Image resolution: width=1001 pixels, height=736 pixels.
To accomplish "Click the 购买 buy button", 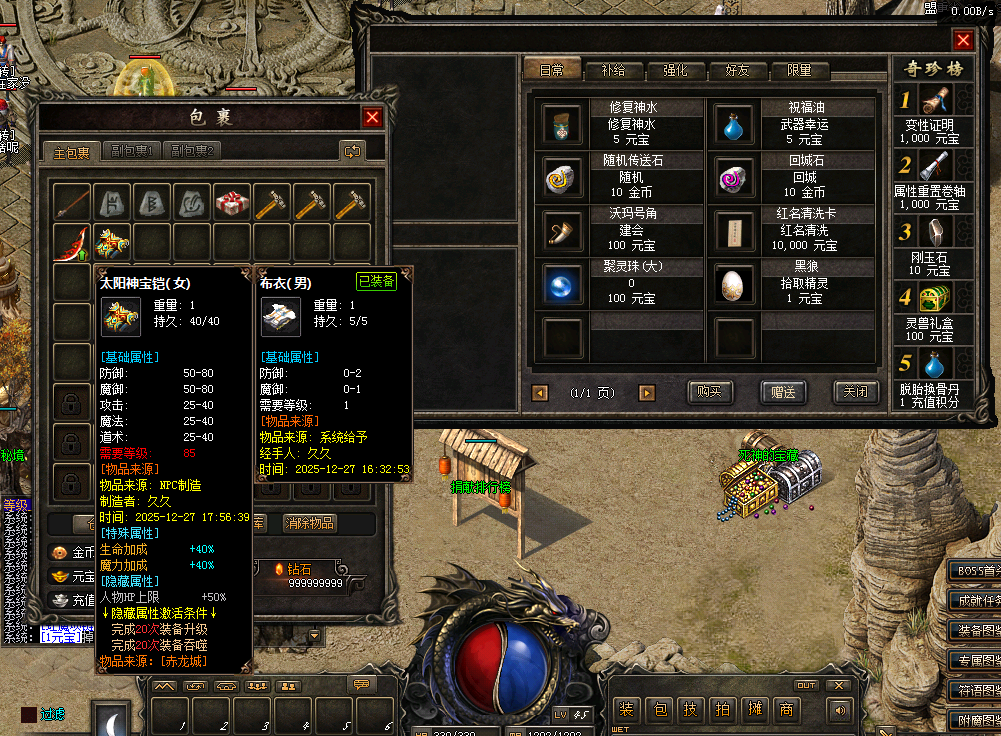I will [709, 392].
